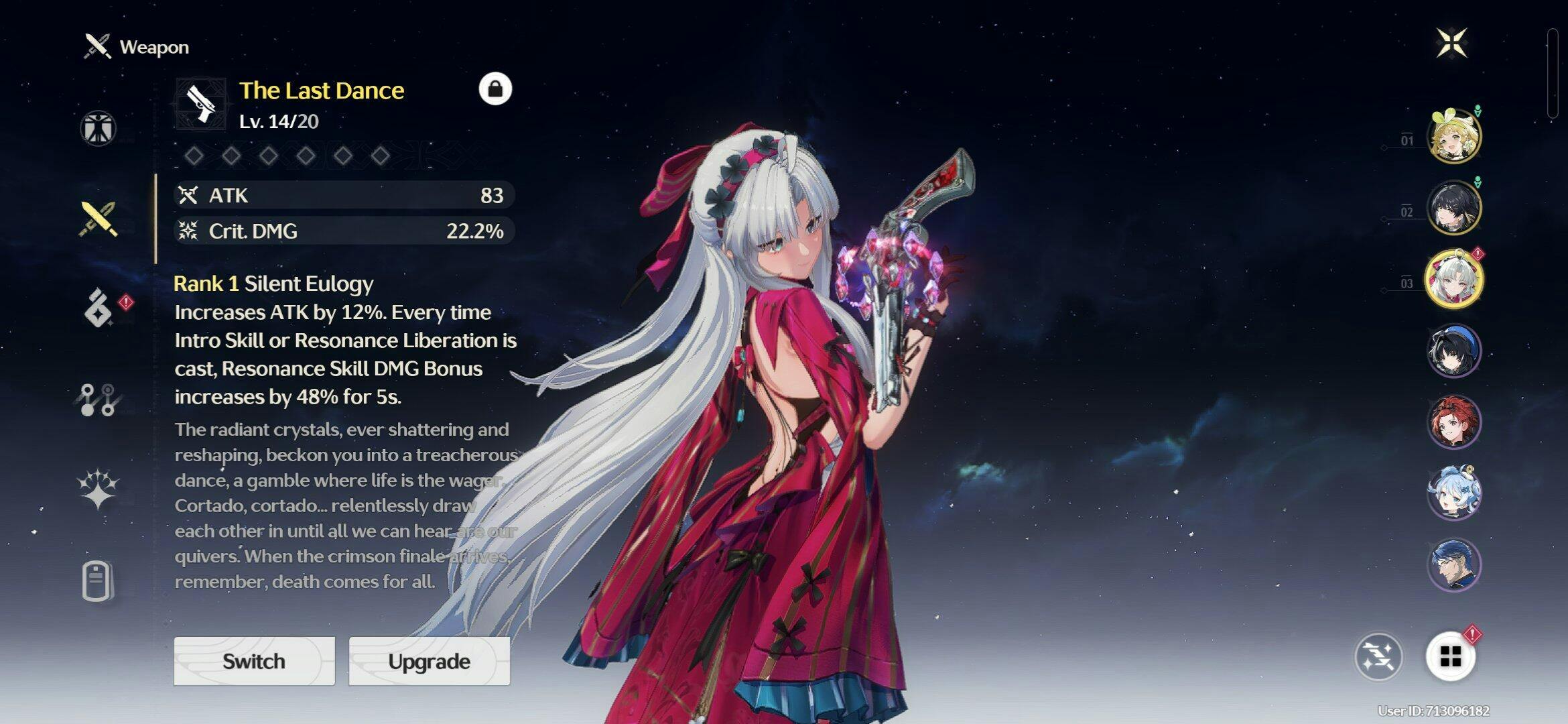Select the red-haired character portrait
Image resolution: width=1568 pixels, height=724 pixels.
[x=1454, y=422]
